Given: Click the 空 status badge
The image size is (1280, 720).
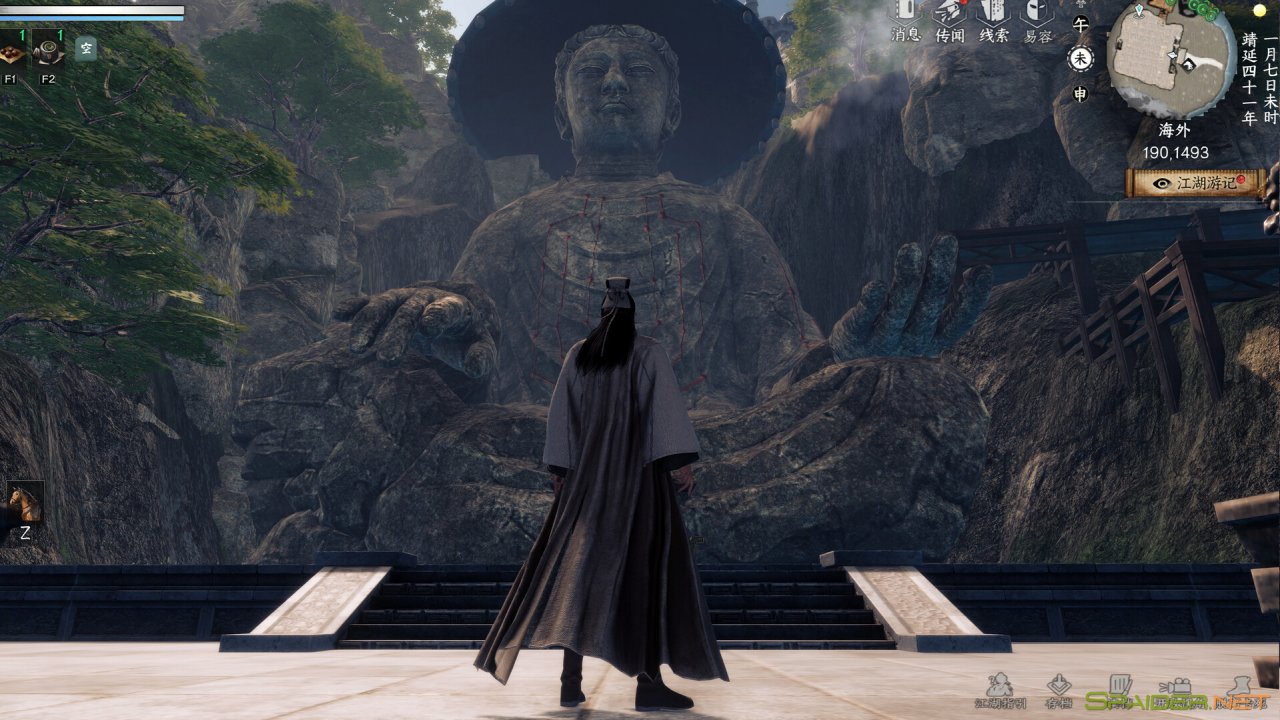Looking at the screenshot, I should [x=86, y=48].
